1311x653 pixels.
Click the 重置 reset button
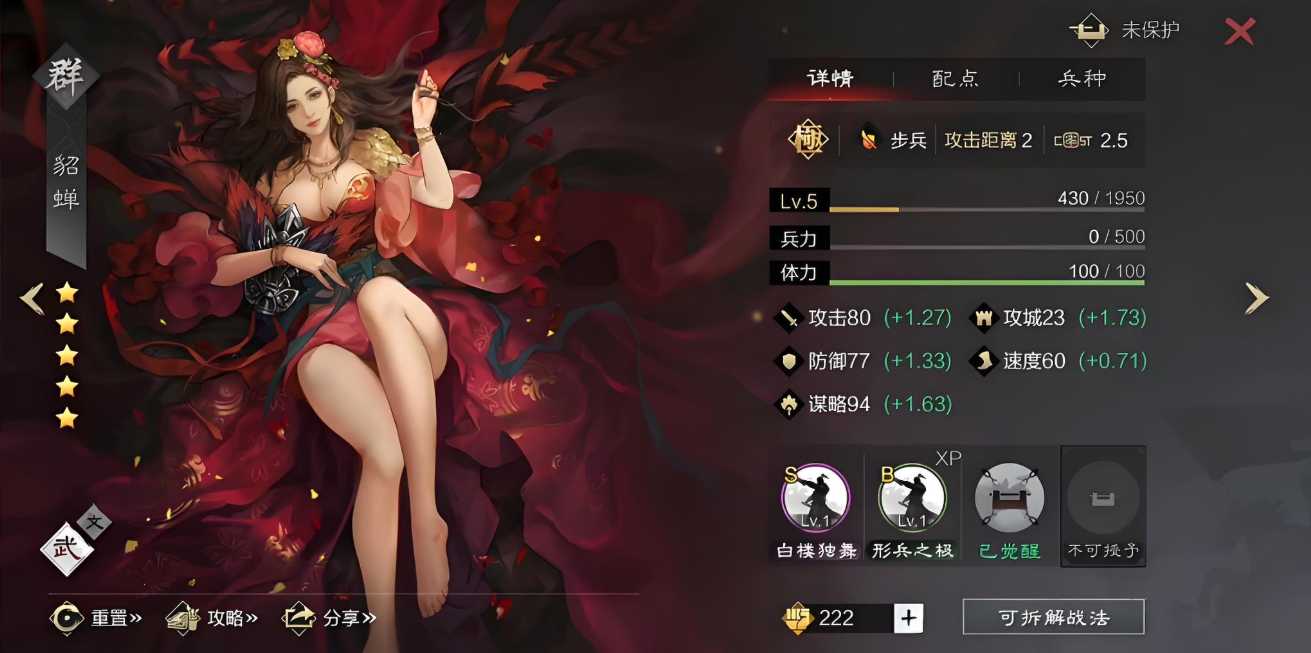(x=97, y=618)
